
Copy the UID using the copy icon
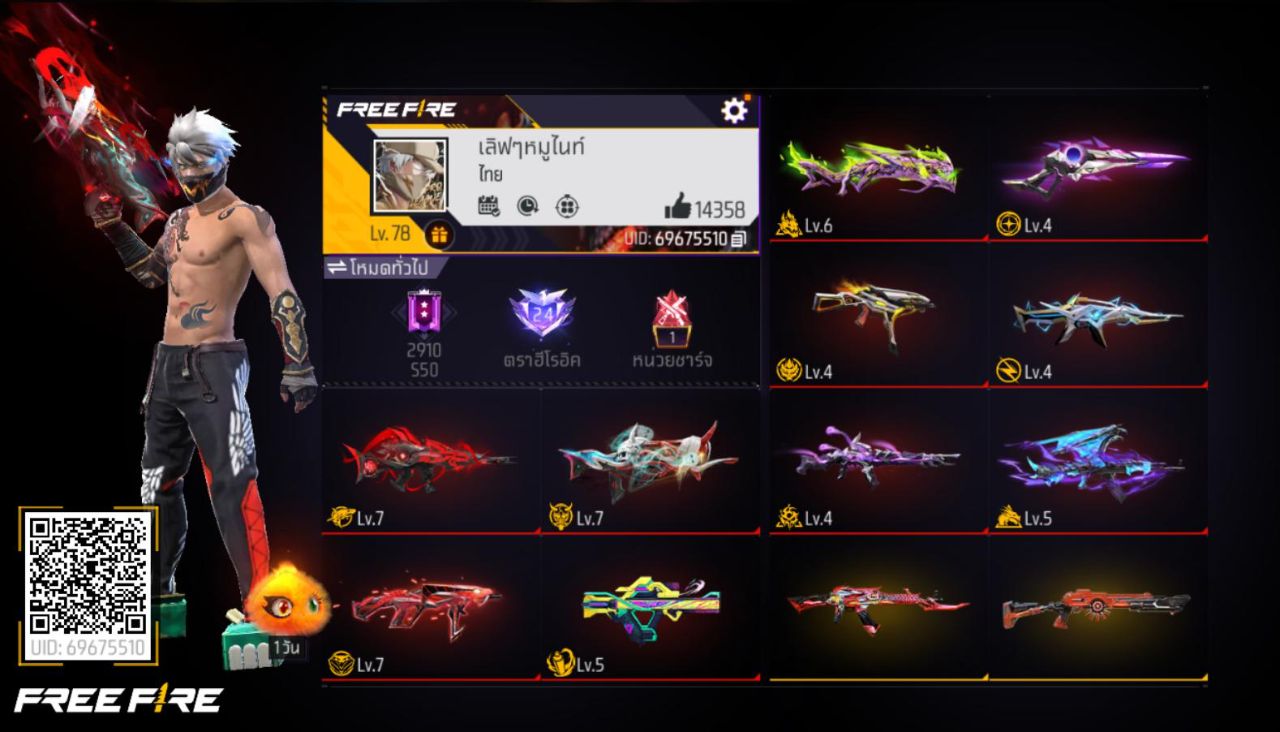click(x=736, y=241)
